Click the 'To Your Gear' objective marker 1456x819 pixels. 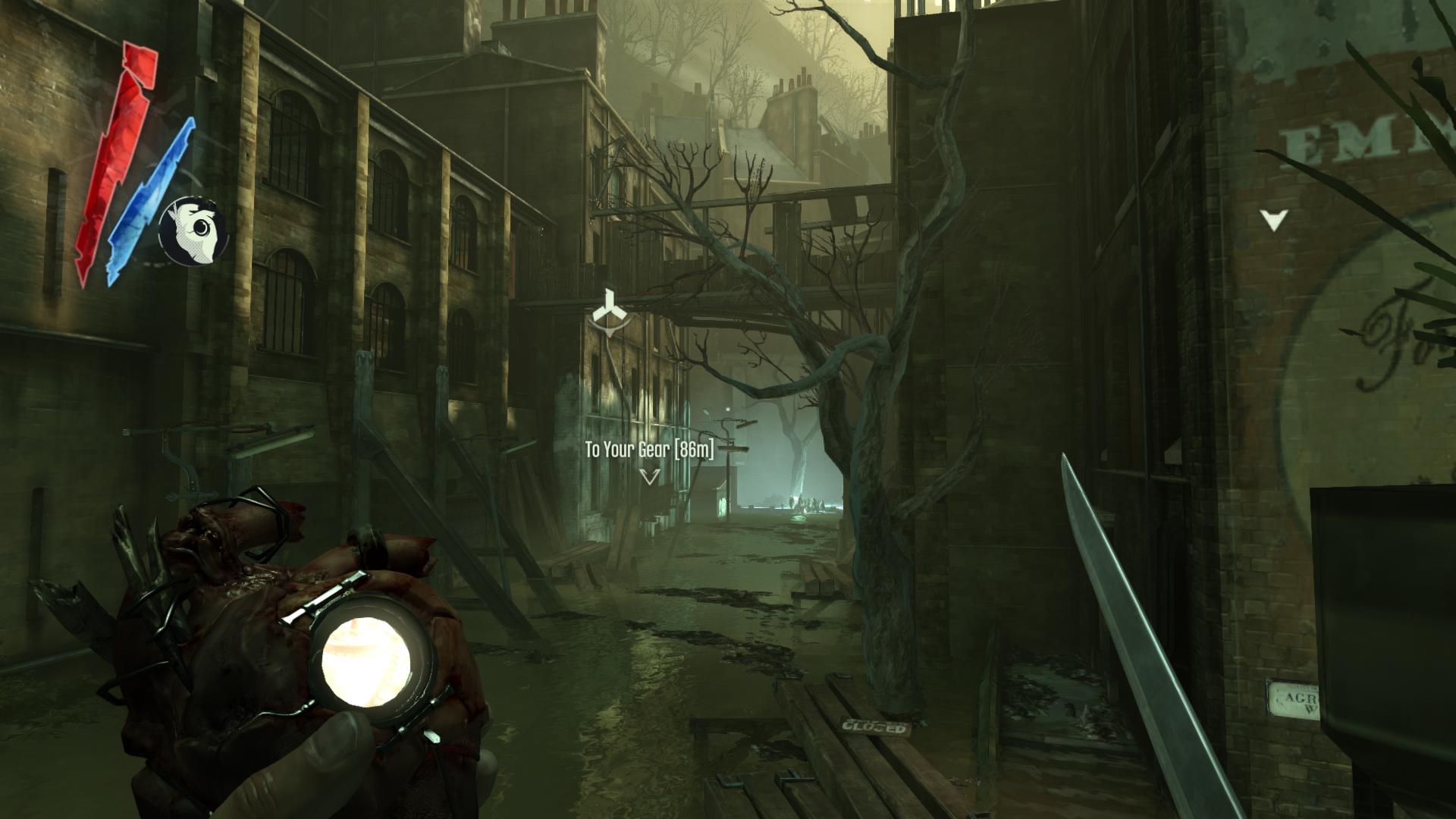[x=649, y=476]
